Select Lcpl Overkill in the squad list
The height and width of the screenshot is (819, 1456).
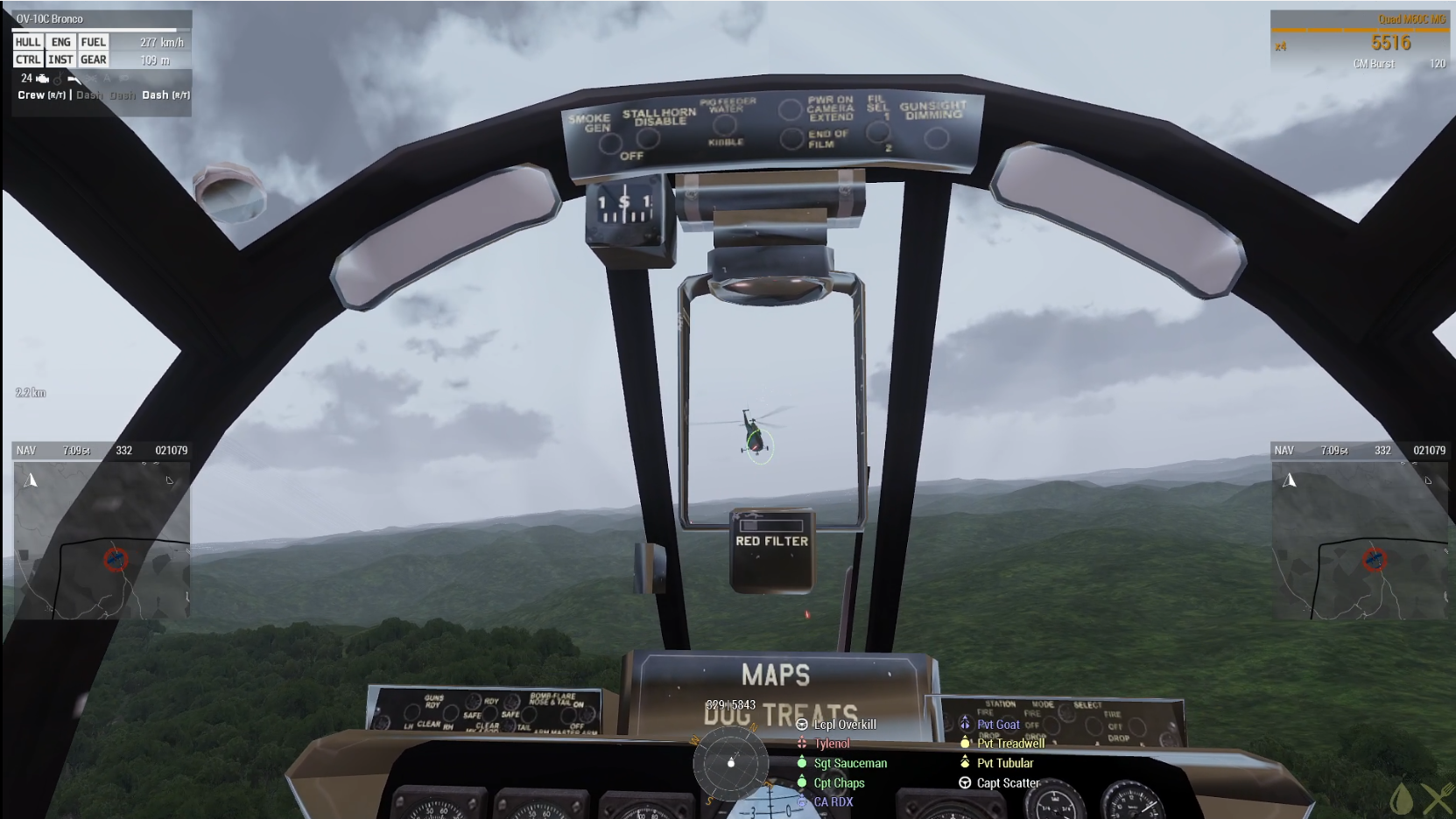click(844, 724)
